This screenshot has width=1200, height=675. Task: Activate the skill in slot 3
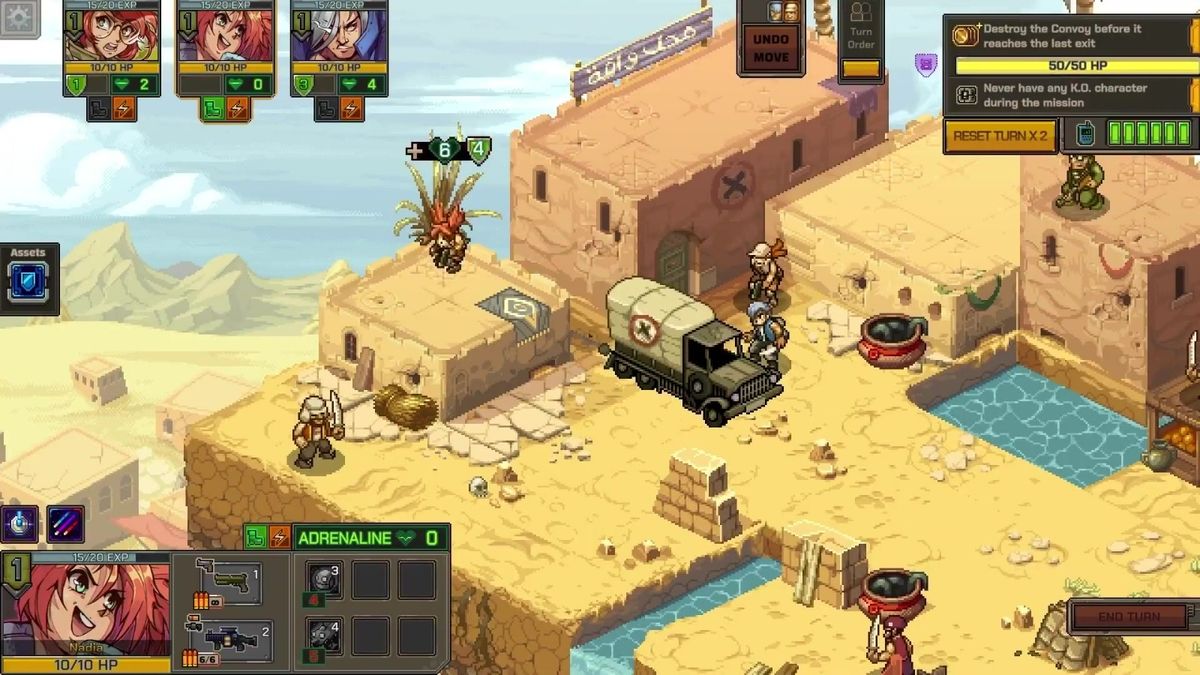(x=323, y=582)
